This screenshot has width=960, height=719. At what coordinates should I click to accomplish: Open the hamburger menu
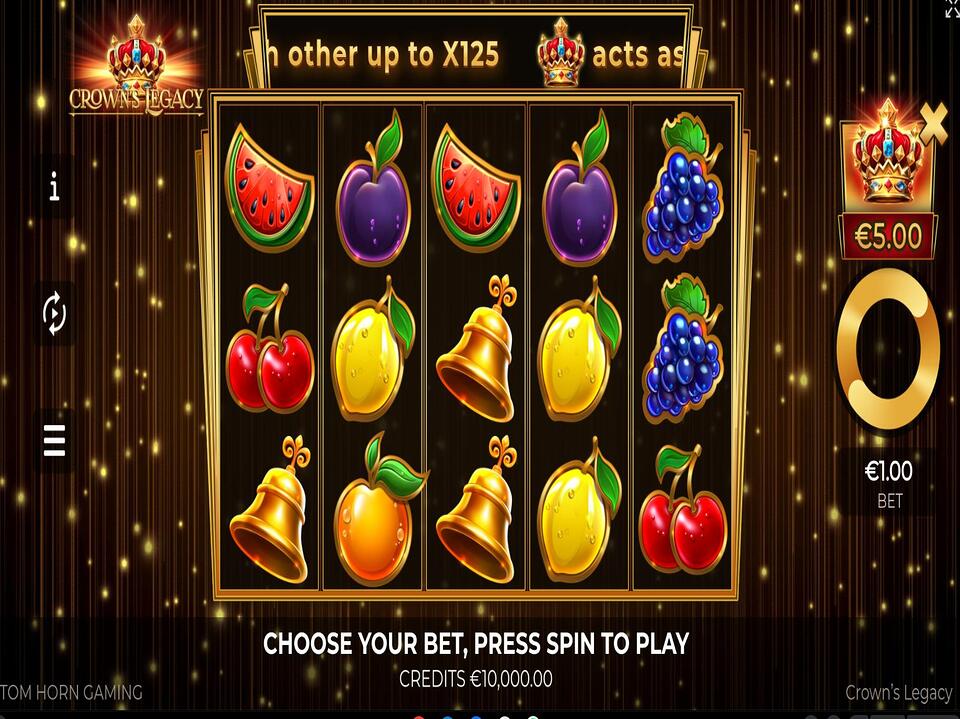(x=54, y=440)
